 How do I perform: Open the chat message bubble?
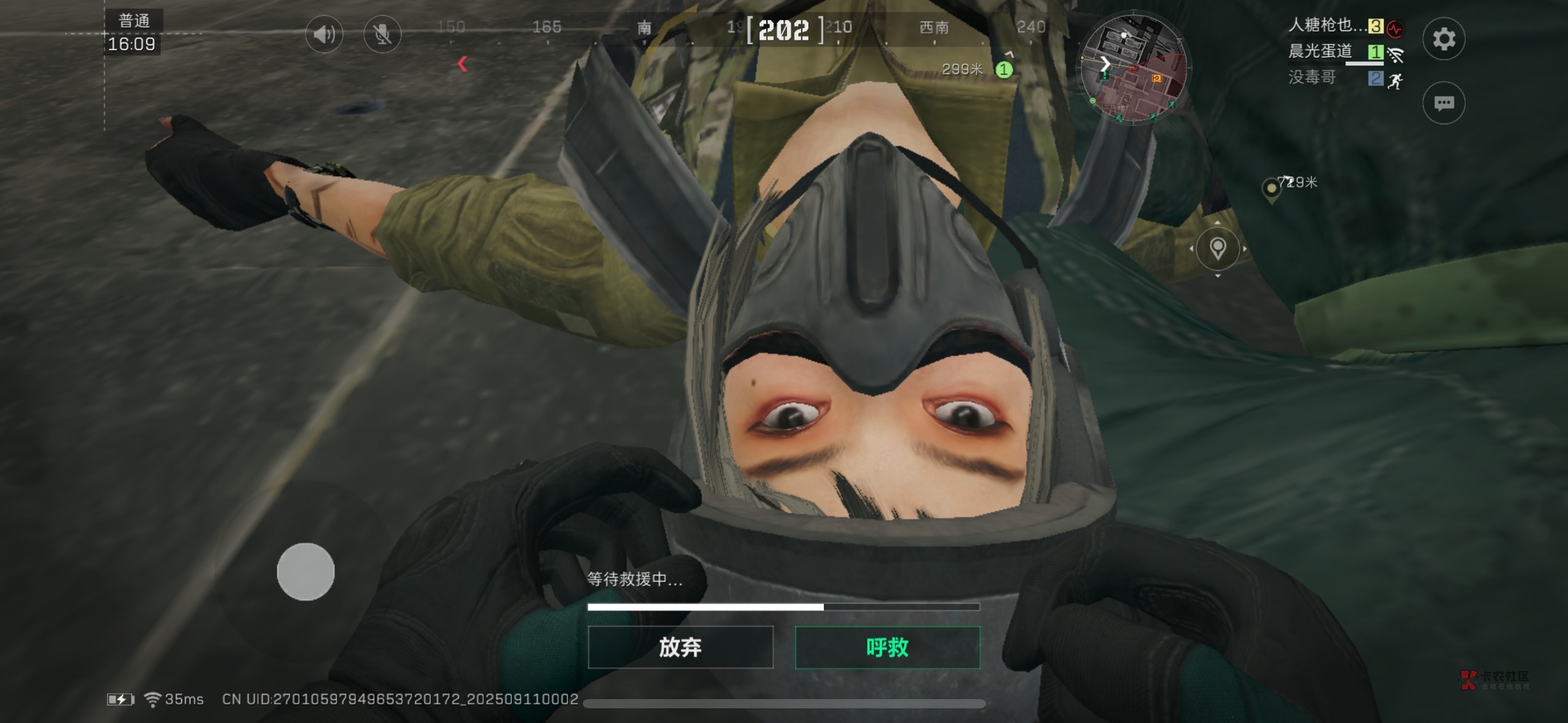click(x=1443, y=103)
